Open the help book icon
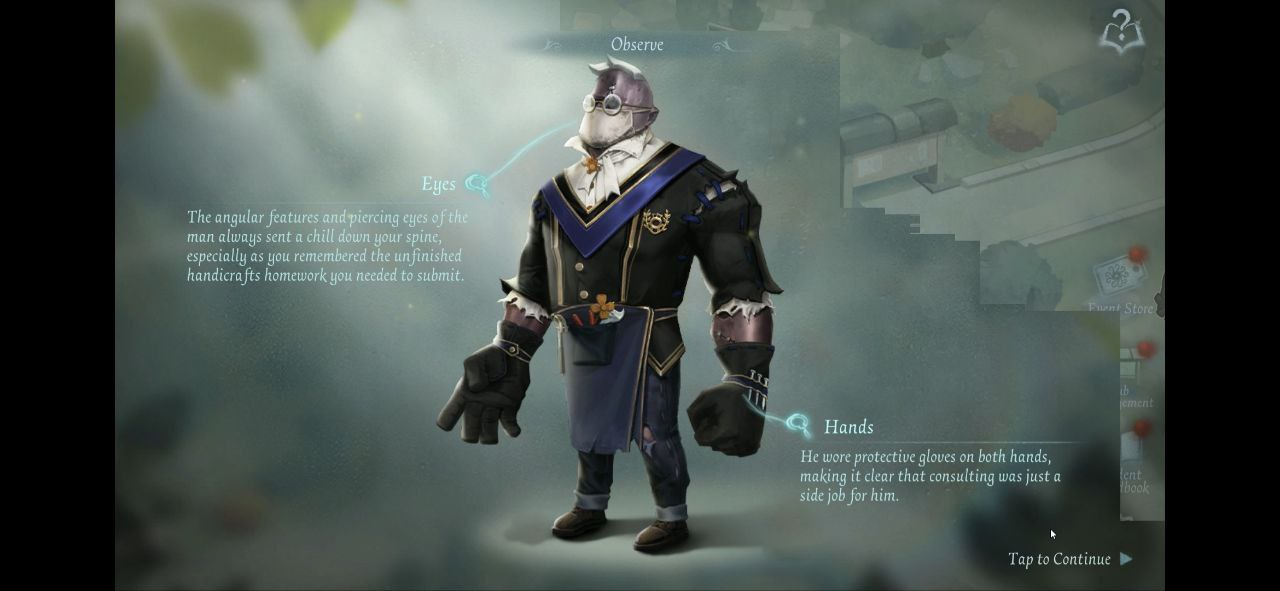This screenshot has width=1280, height=591. 1122,32
